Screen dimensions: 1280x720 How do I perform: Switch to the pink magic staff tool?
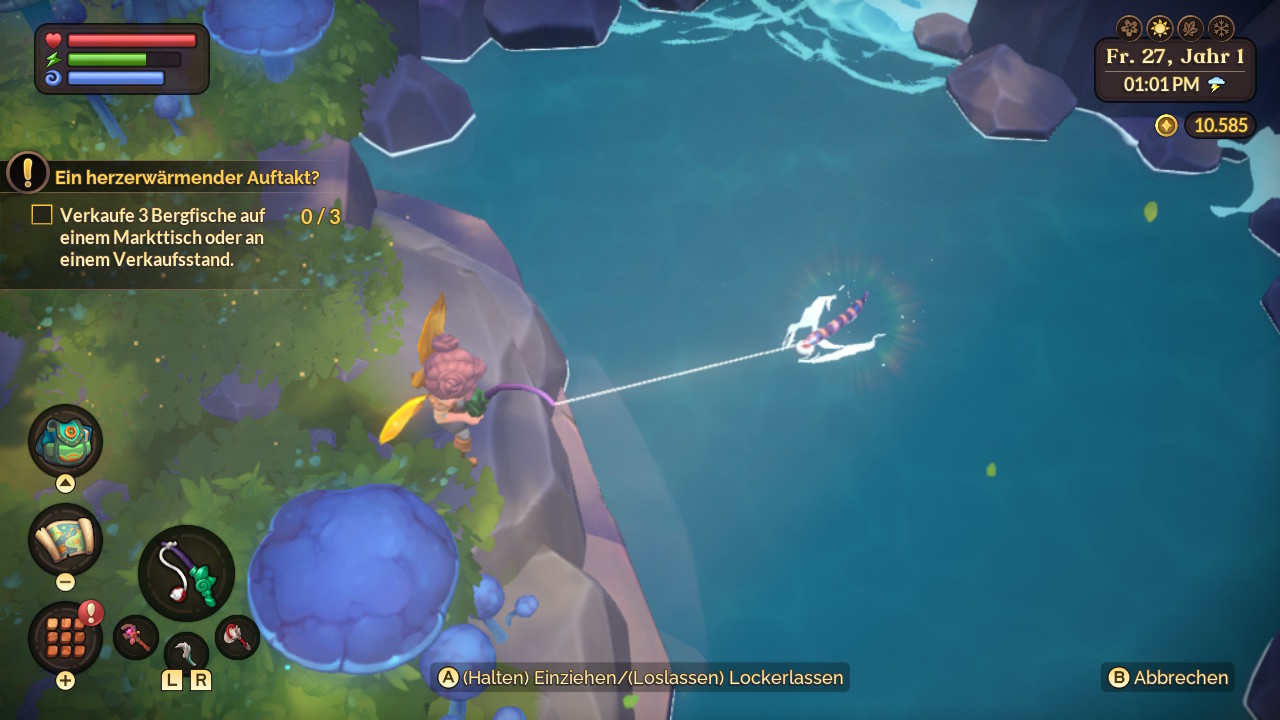pyautogui.click(x=135, y=636)
